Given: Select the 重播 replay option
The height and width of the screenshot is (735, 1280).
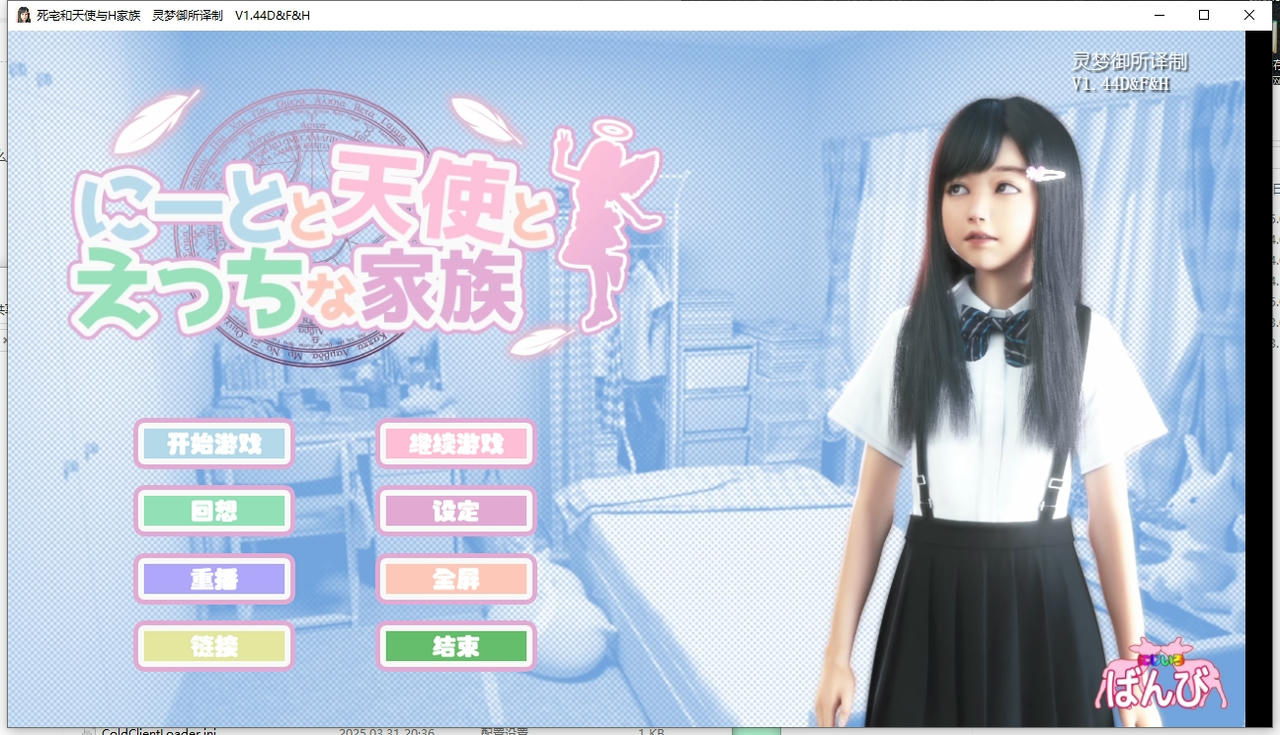Looking at the screenshot, I should click(x=213, y=579).
